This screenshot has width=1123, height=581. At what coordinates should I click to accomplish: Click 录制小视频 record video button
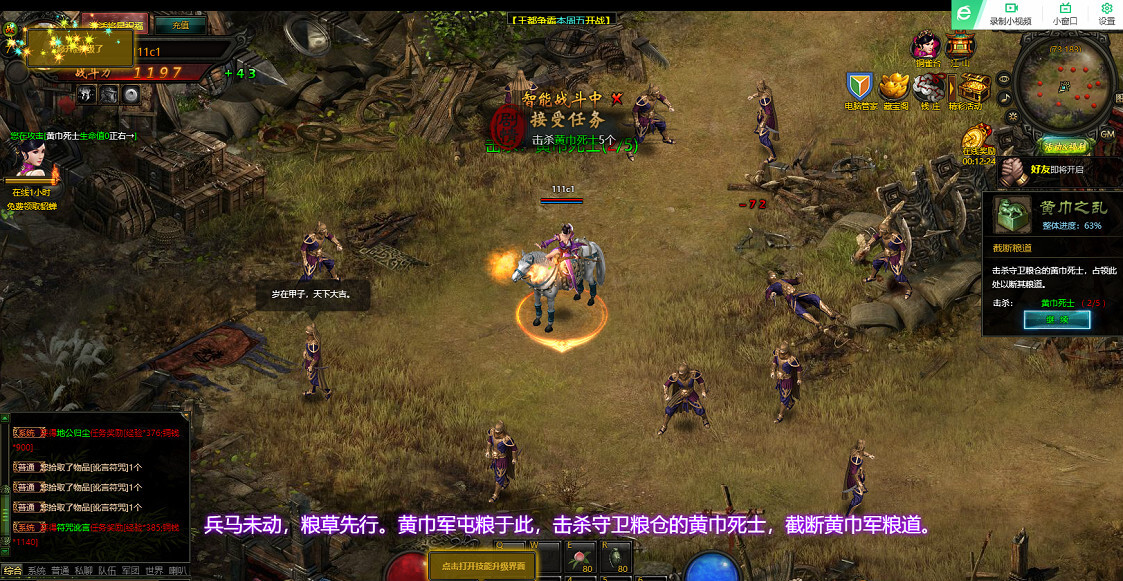(1010, 14)
